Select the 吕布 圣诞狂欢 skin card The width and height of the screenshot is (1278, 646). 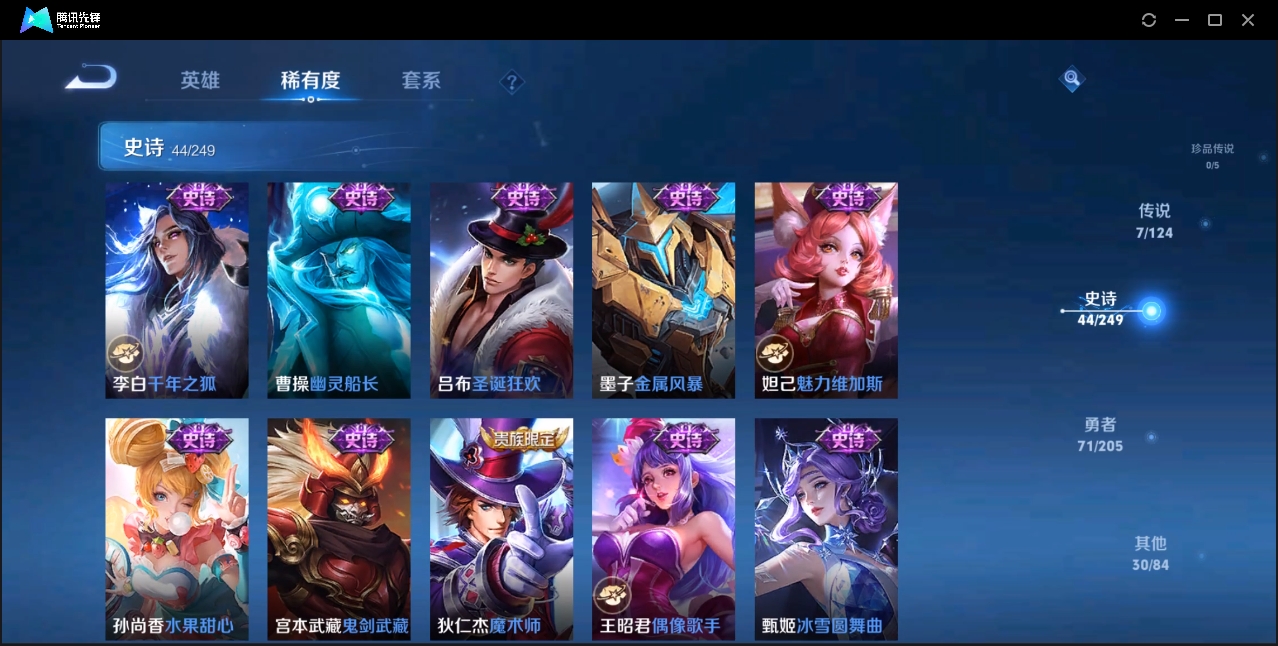[x=501, y=290]
